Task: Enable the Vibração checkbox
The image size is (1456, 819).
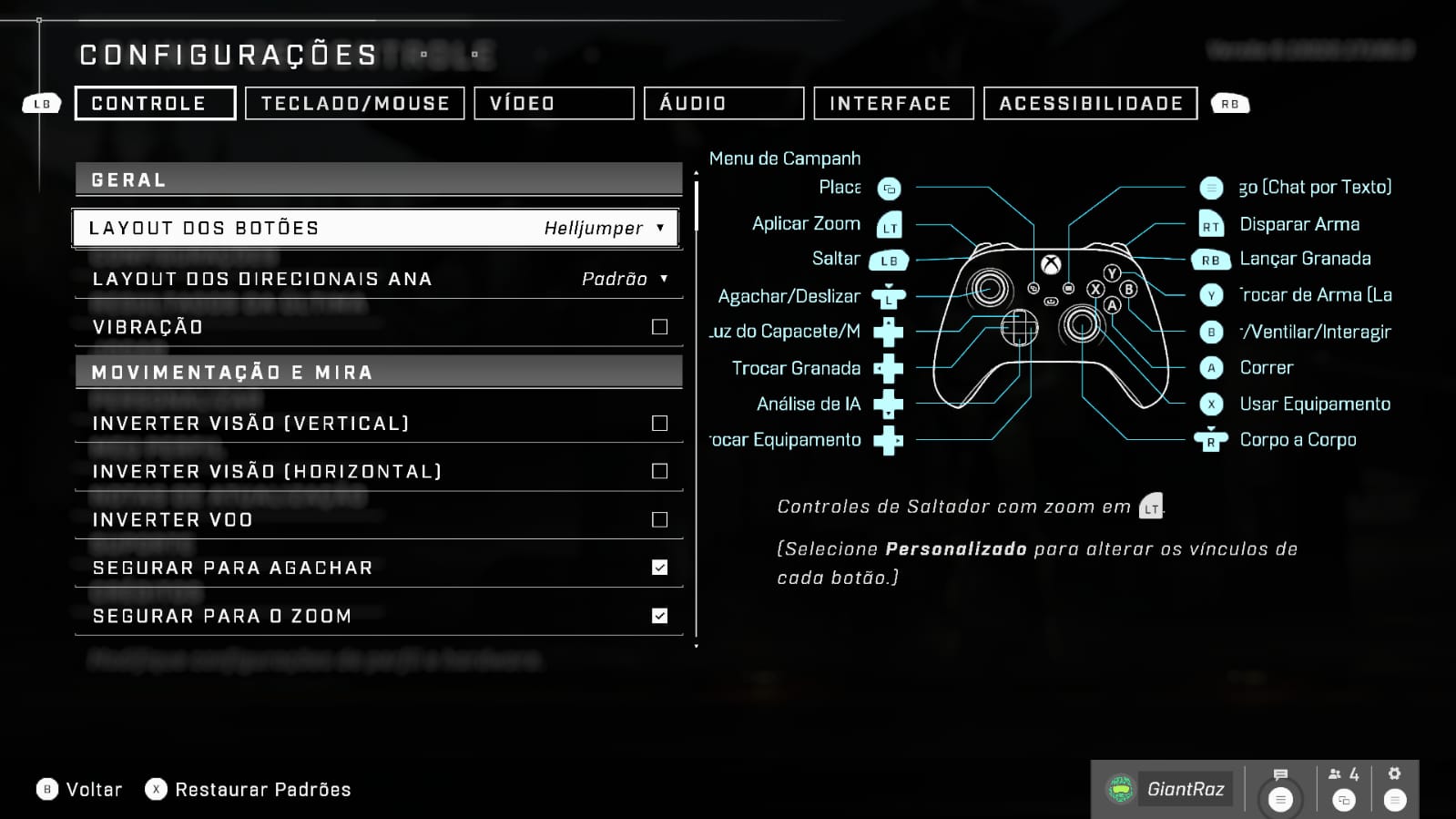Action: tap(659, 327)
